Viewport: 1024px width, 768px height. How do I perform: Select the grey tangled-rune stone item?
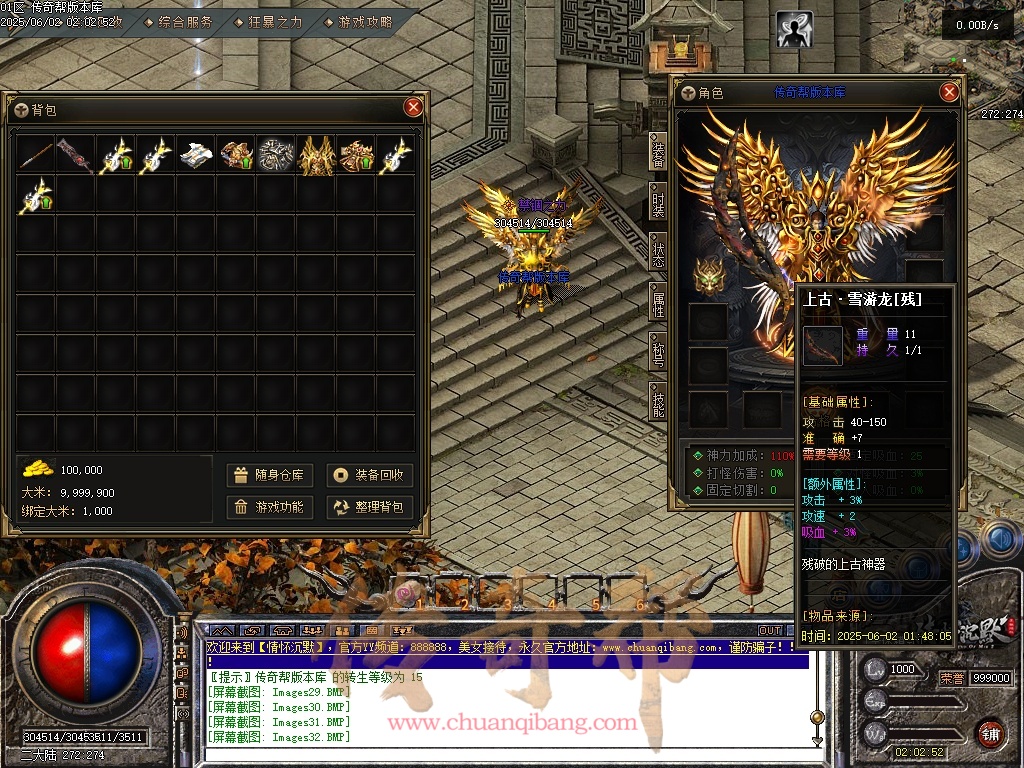[x=276, y=155]
